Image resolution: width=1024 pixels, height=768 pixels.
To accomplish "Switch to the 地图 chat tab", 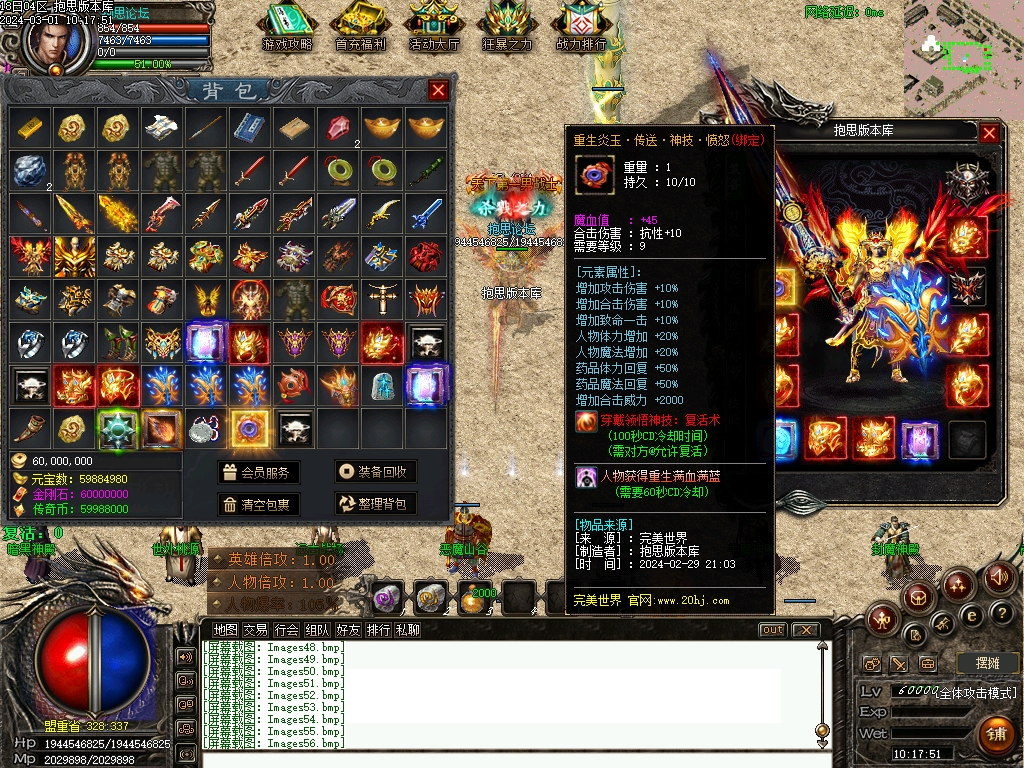I will (x=226, y=630).
